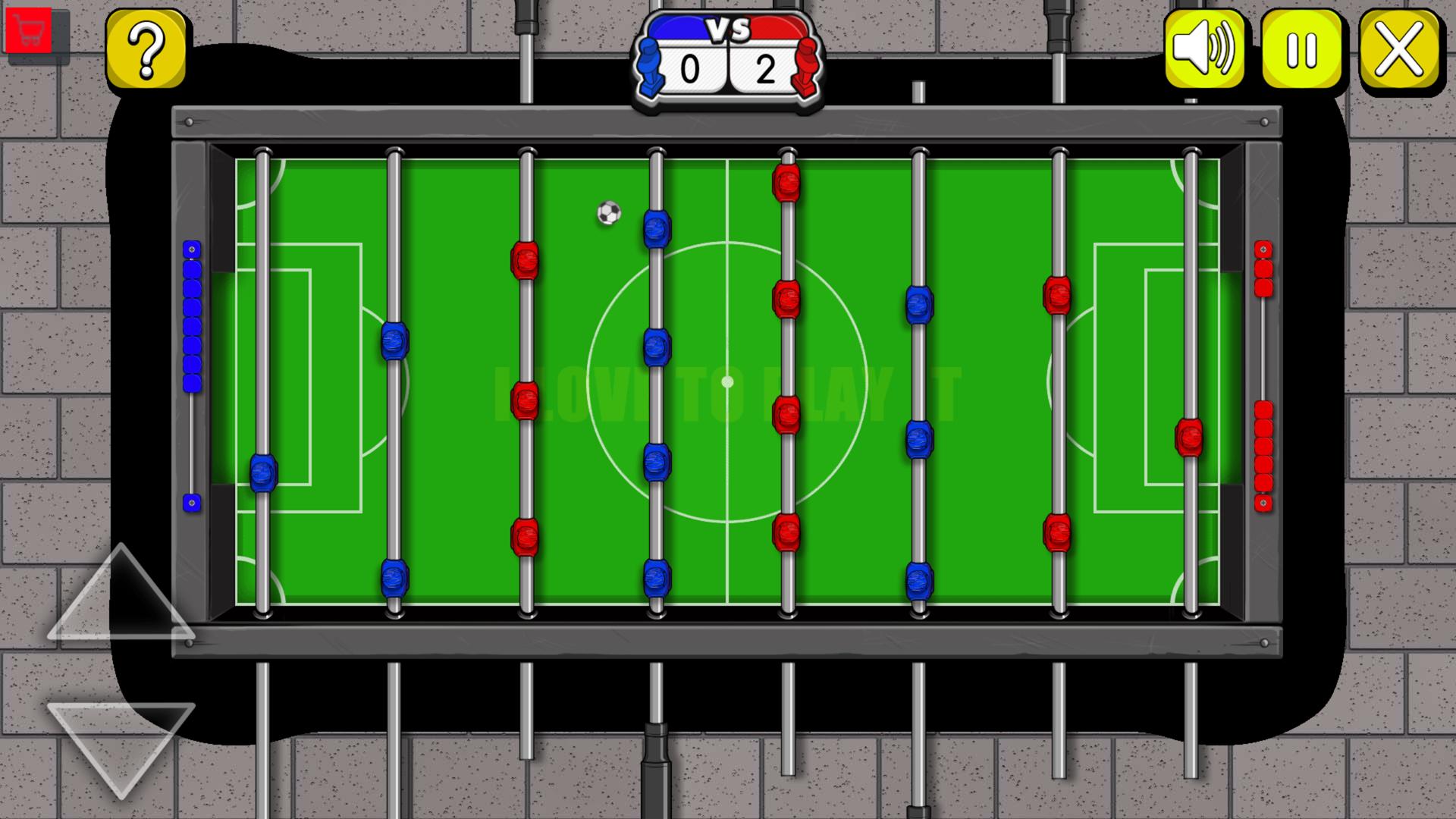Open the store via the red cart button
Image resolution: width=1456 pixels, height=819 pixels.
[x=30, y=30]
